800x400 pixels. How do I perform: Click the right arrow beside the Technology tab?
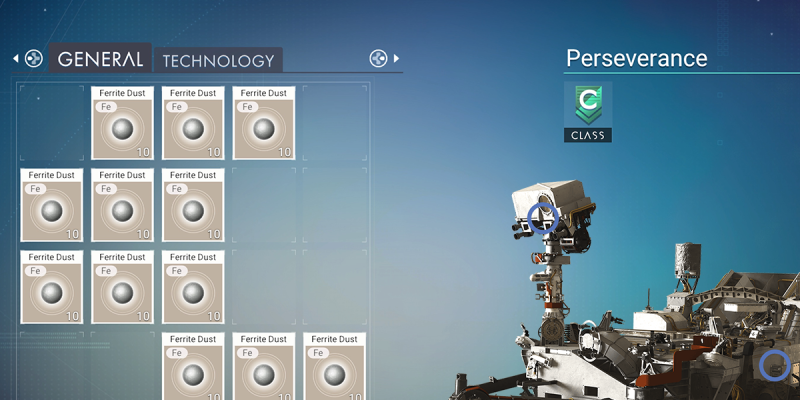[x=396, y=58]
